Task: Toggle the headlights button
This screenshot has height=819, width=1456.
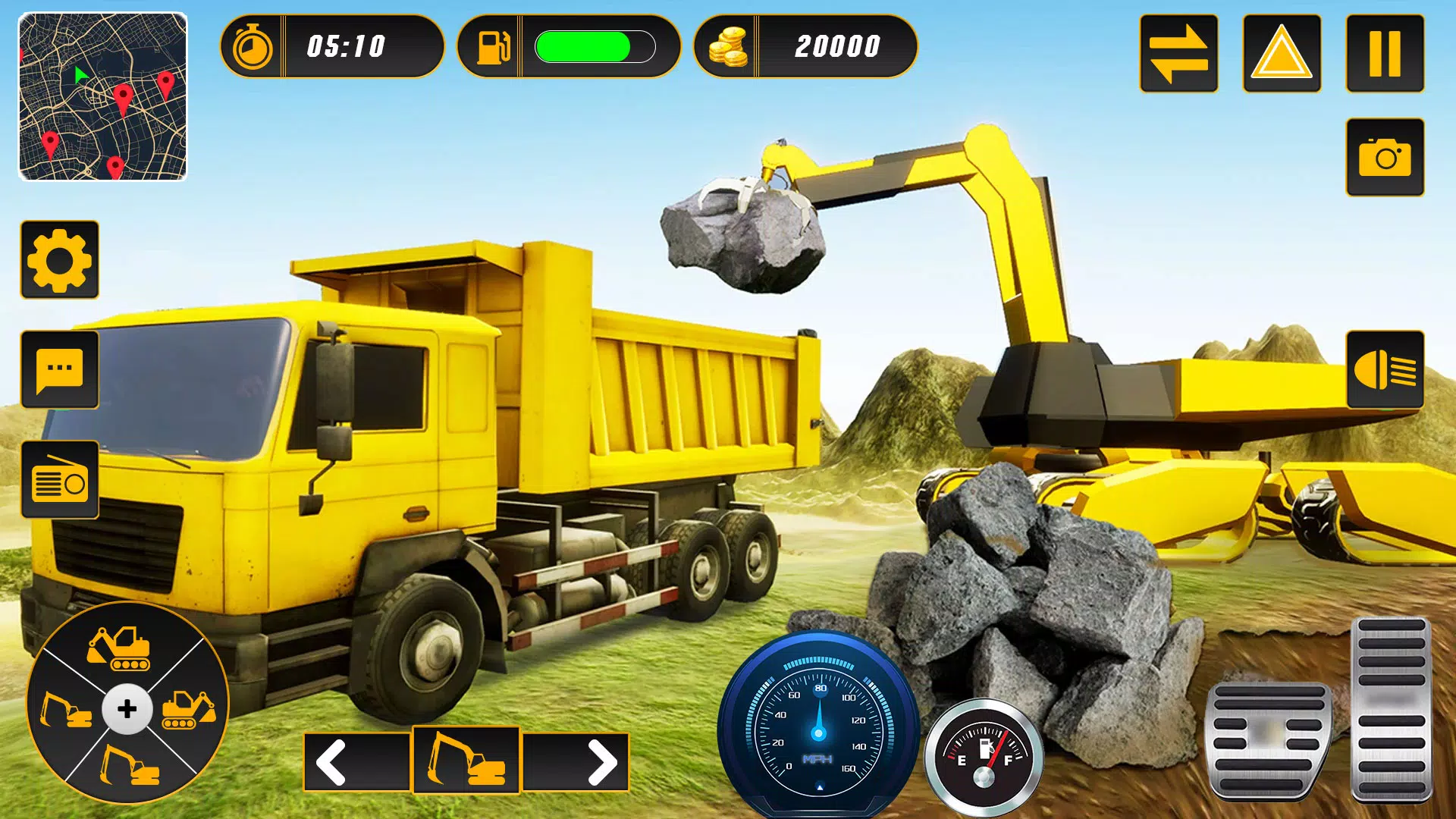Action: [1385, 370]
